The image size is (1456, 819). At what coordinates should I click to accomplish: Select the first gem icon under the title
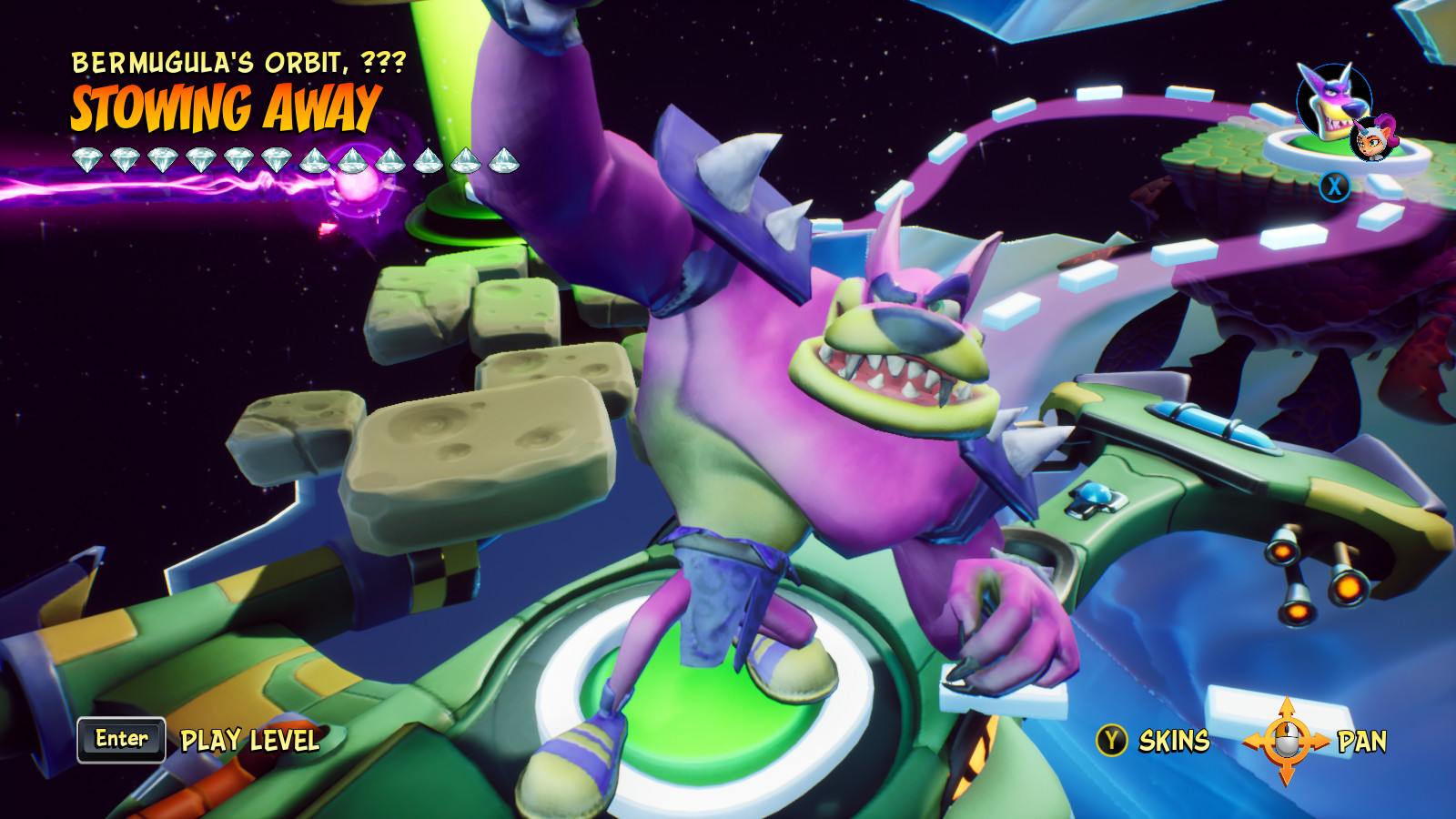tap(88, 159)
